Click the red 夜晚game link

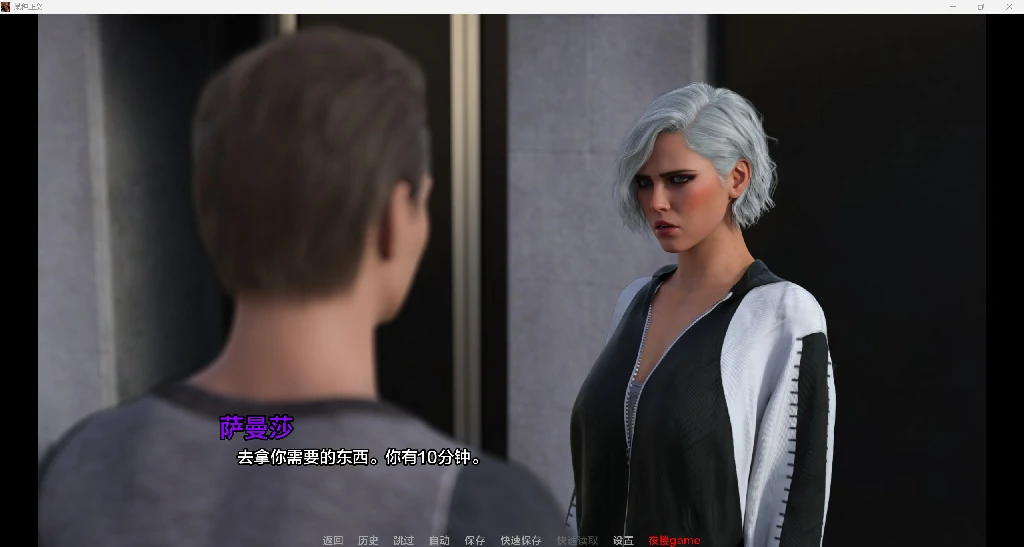(674, 540)
